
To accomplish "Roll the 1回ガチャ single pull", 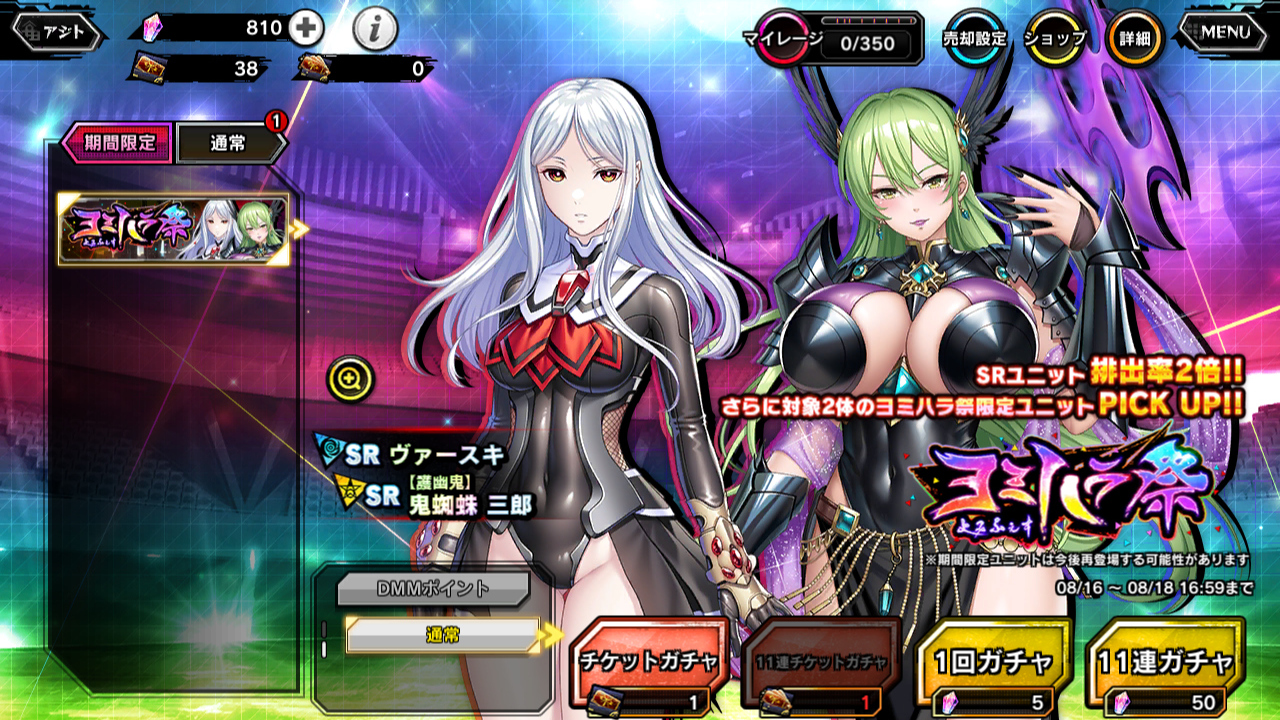I will tap(993, 662).
